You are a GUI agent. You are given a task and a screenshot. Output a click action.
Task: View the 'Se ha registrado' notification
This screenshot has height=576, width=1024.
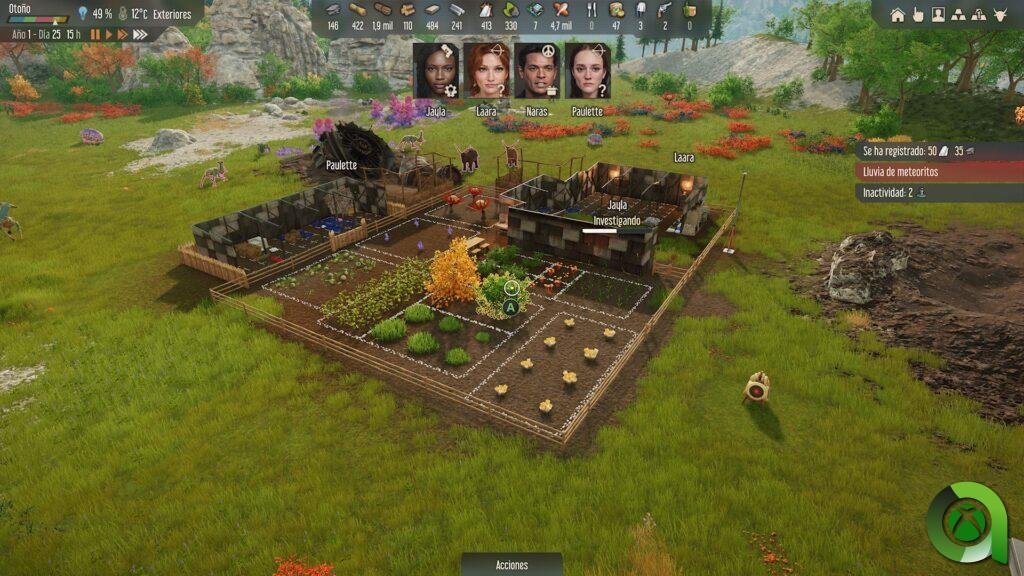pyautogui.click(x=940, y=150)
